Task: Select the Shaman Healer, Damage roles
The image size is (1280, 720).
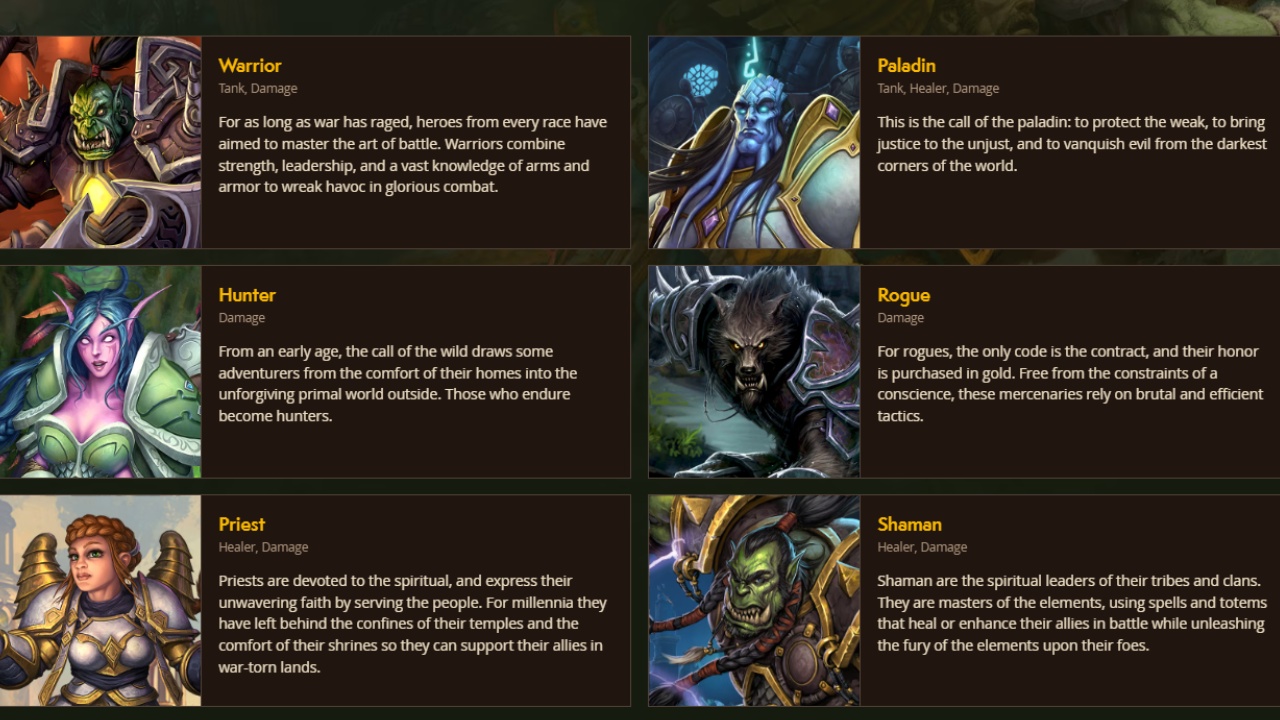Action: point(922,547)
